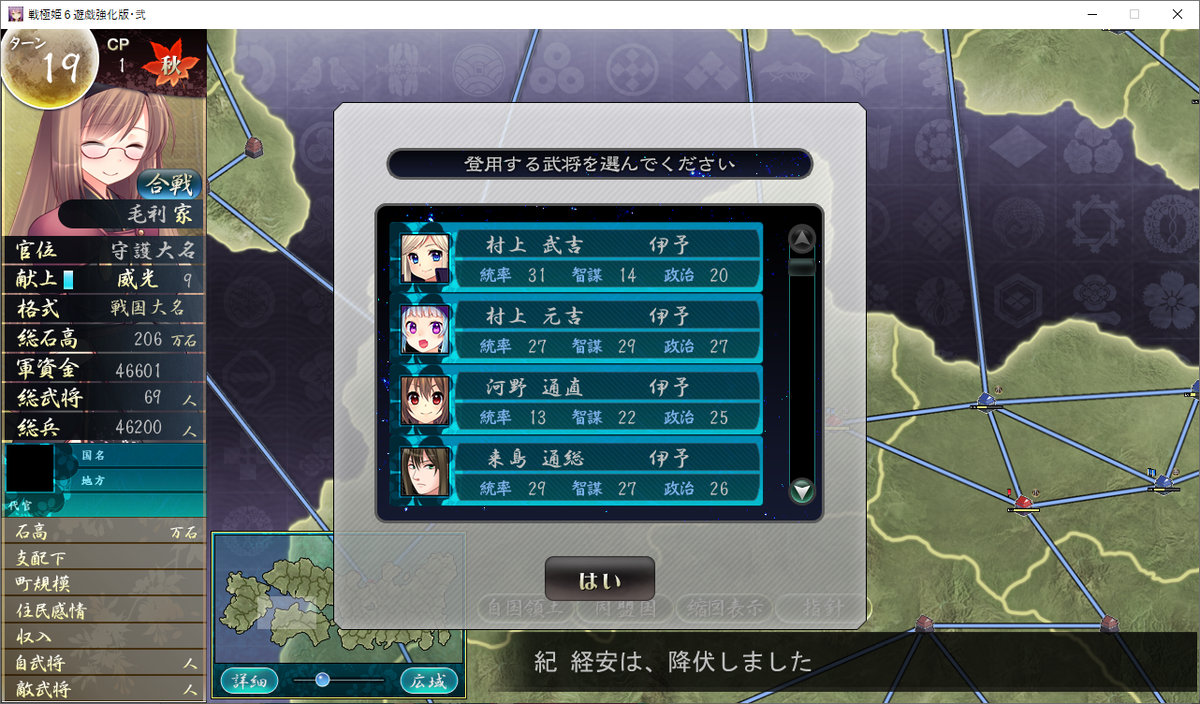Click the list's scroll down arrow

tap(802, 491)
